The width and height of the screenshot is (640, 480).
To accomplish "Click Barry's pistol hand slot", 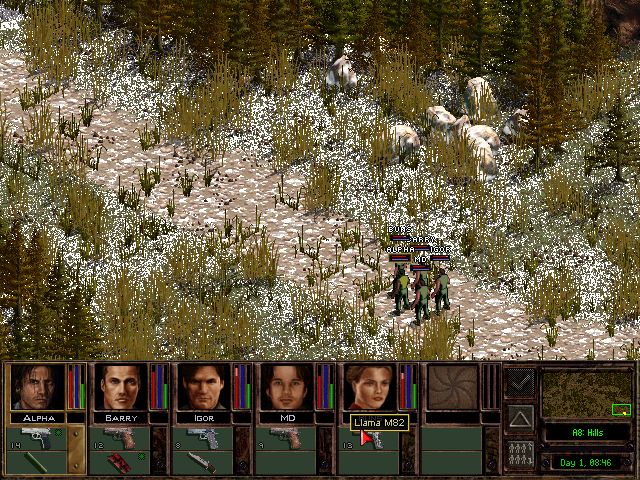I will (120, 438).
